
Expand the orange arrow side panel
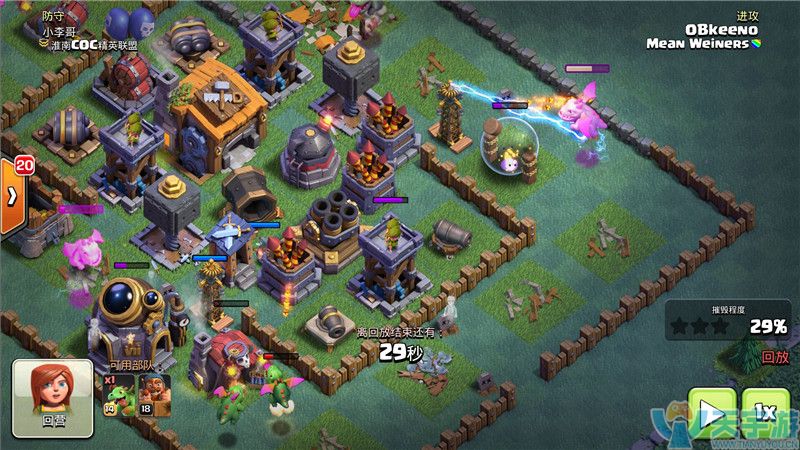click(12, 195)
